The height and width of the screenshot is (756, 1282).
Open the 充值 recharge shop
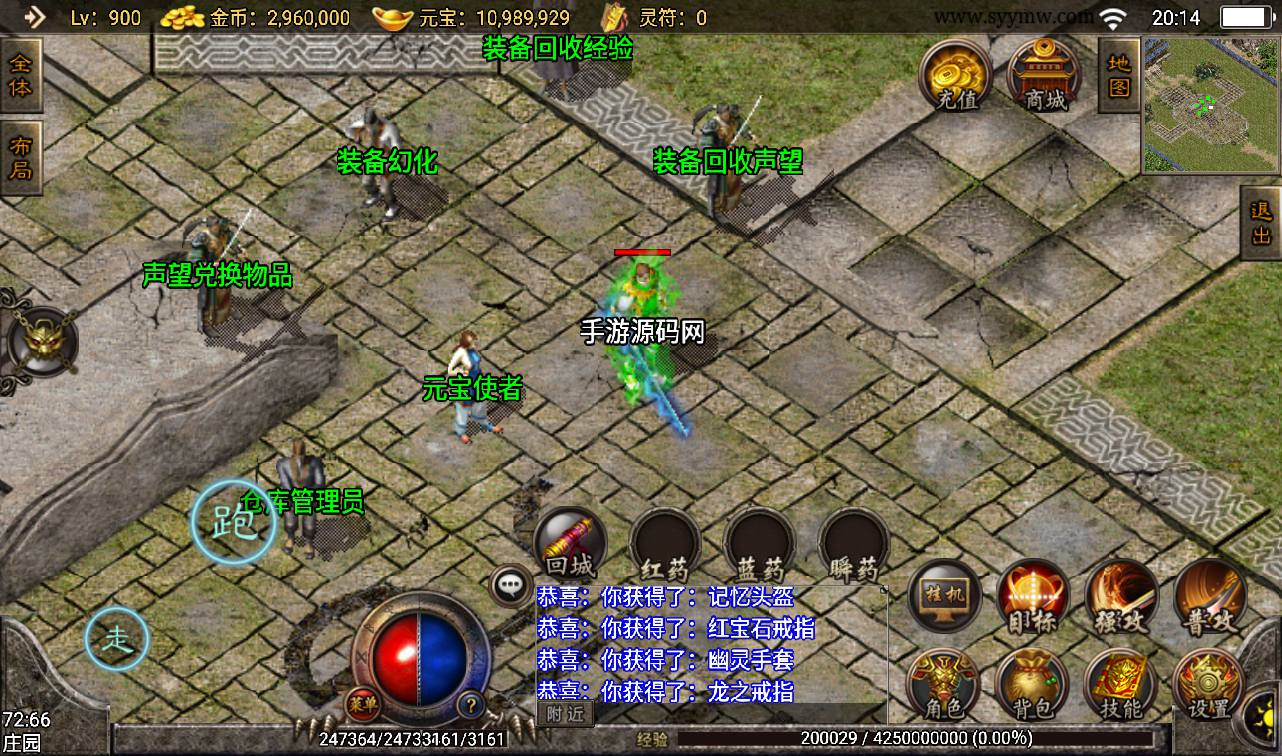pos(957,75)
